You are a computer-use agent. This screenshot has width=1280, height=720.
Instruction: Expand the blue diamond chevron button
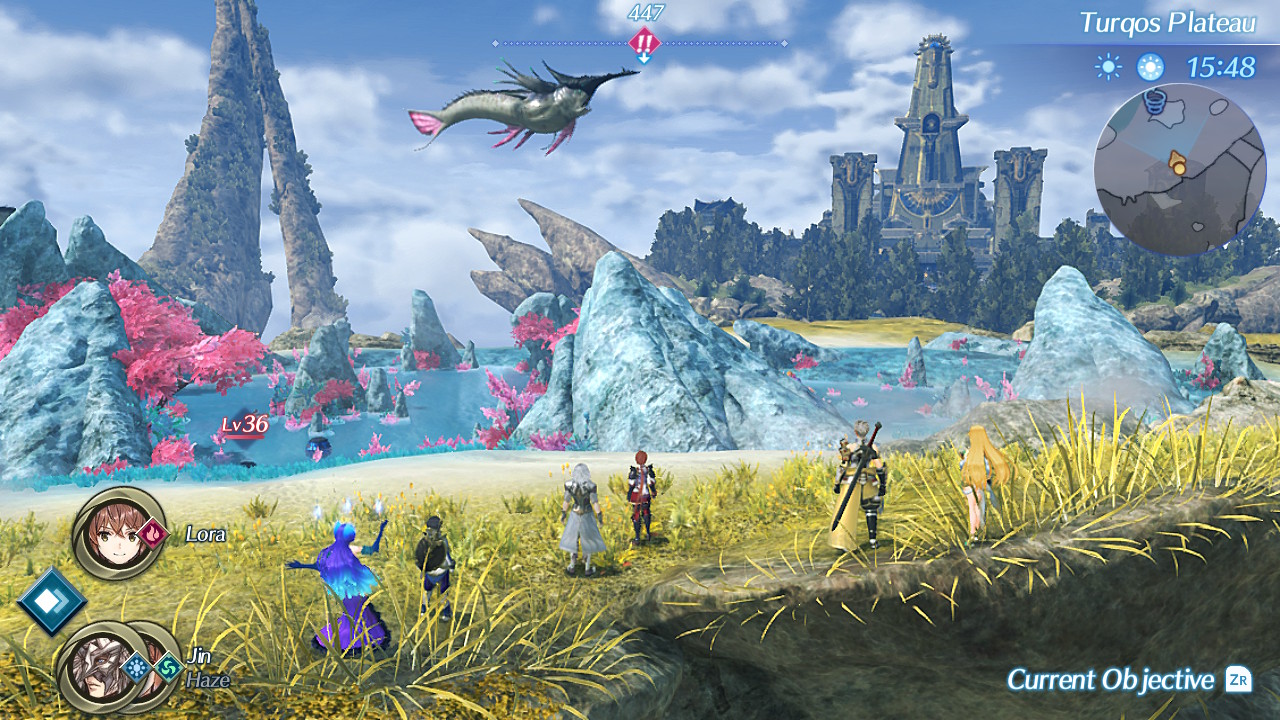(x=50, y=602)
